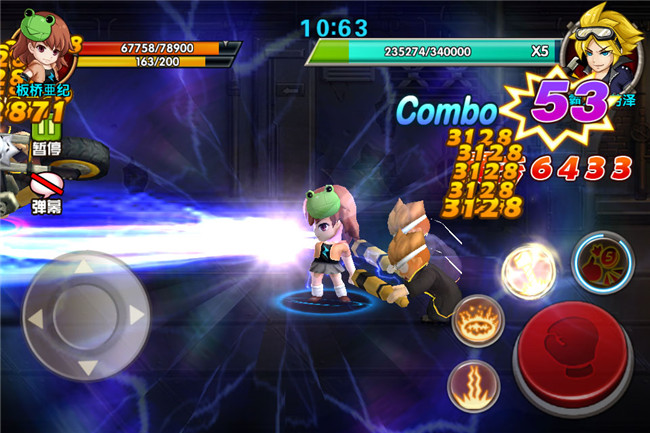This screenshot has width=650, height=433.
Task: Pause the game with the 暂停 button
Action: pos(45,136)
